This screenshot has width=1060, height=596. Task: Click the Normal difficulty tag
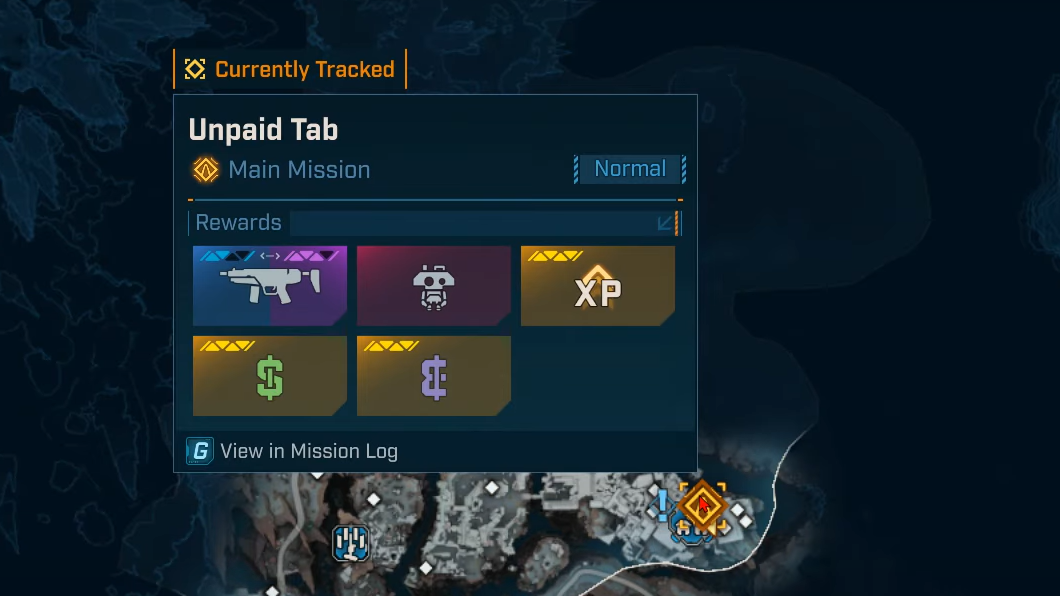coord(630,169)
